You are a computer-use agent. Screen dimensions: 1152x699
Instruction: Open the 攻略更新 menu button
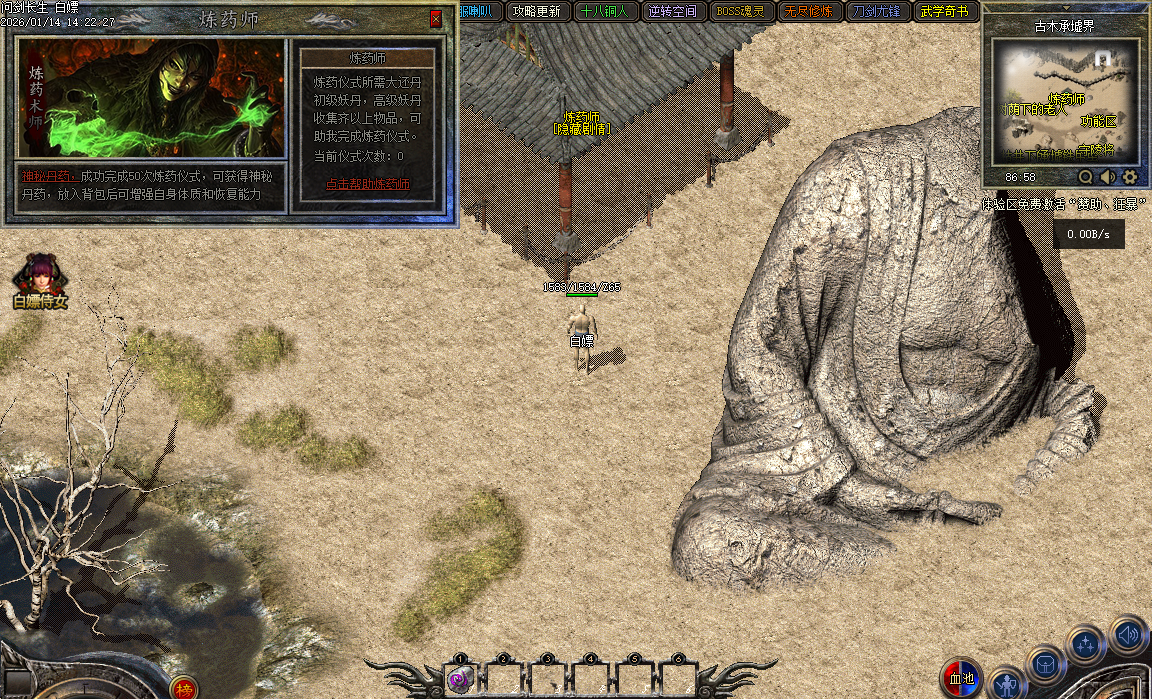point(535,12)
